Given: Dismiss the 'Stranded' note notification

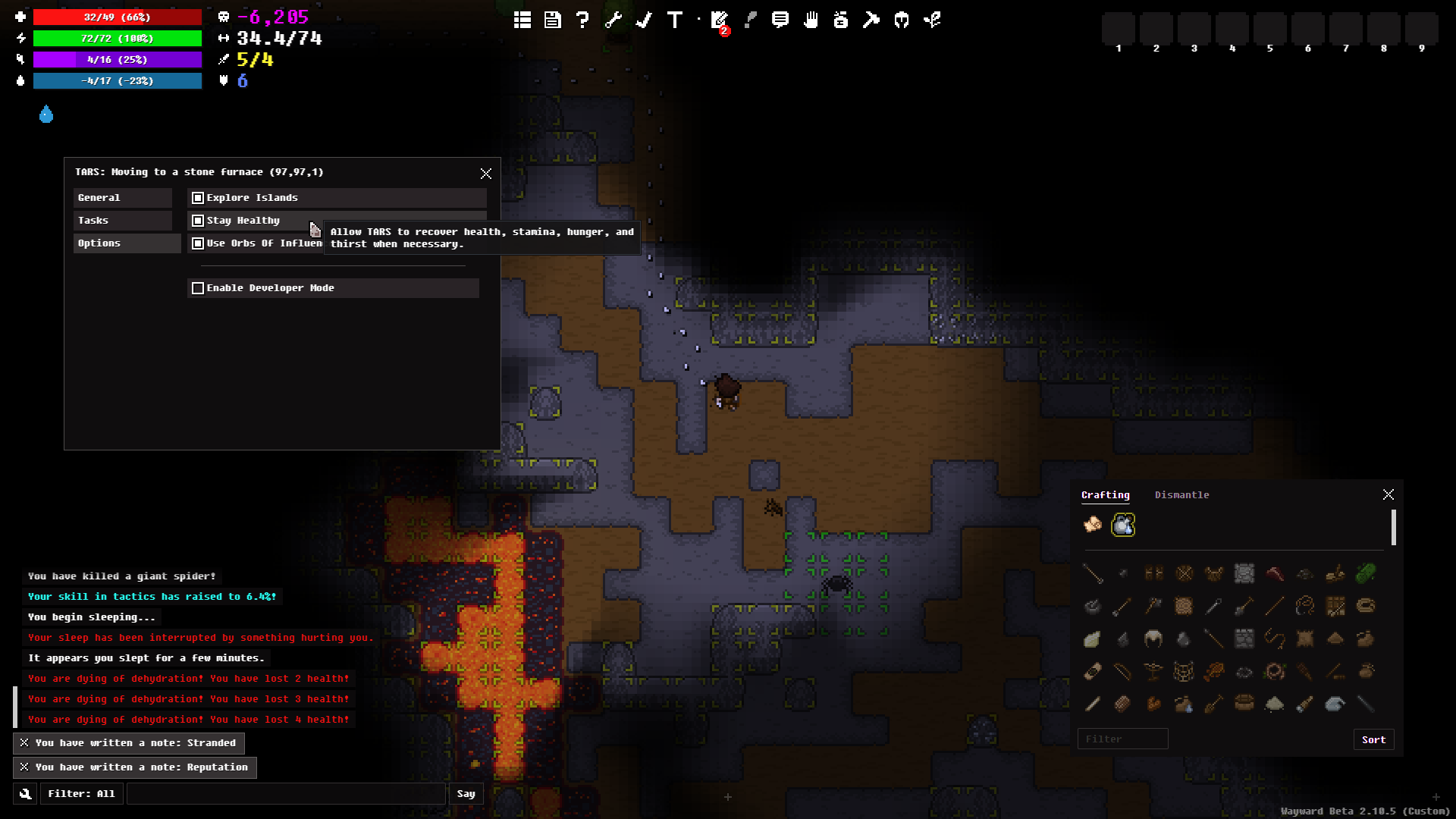Looking at the screenshot, I should coord(24,743).
